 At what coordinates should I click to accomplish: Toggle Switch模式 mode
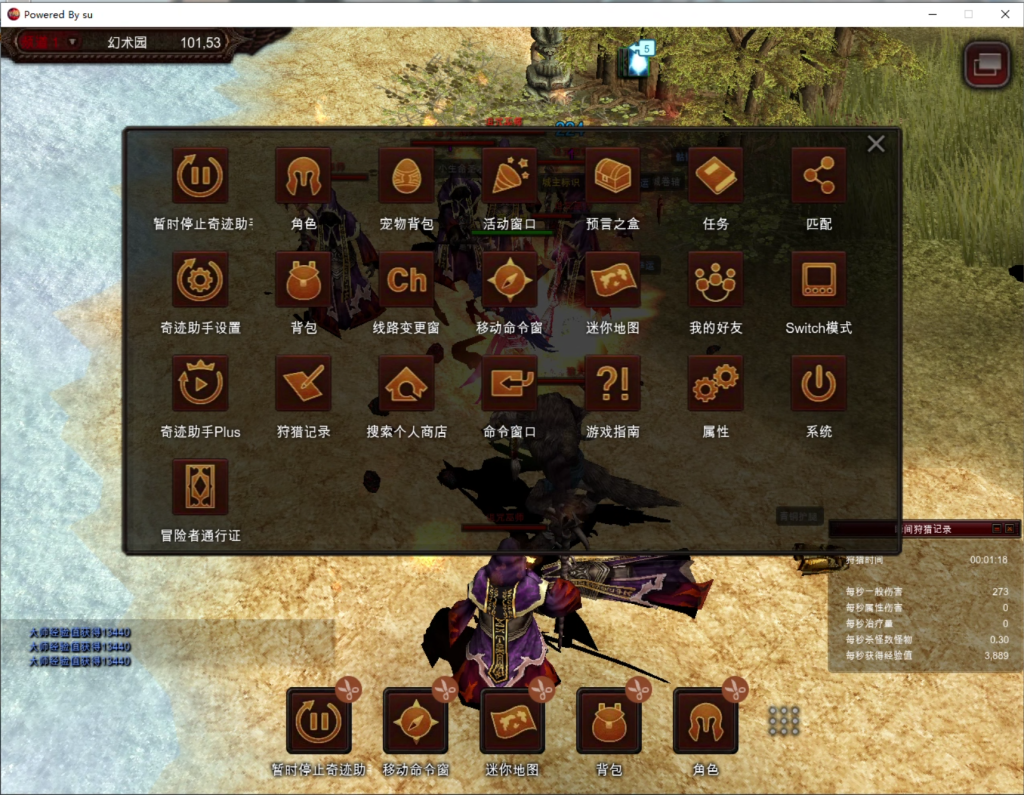click(x=819, y=280)
